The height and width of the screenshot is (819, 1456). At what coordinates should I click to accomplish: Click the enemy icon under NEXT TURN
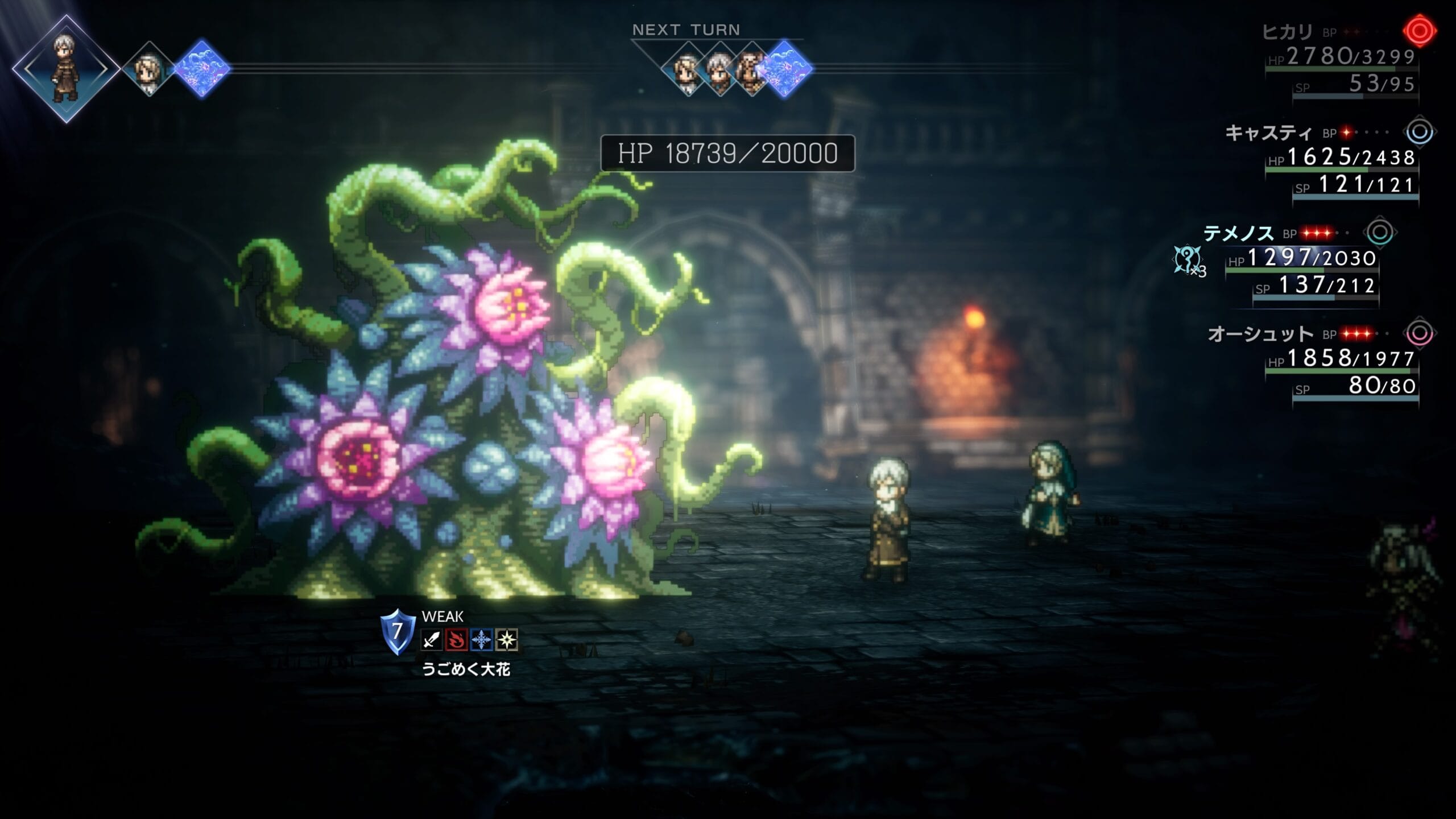pyautogui.click(x=785, y=69)
